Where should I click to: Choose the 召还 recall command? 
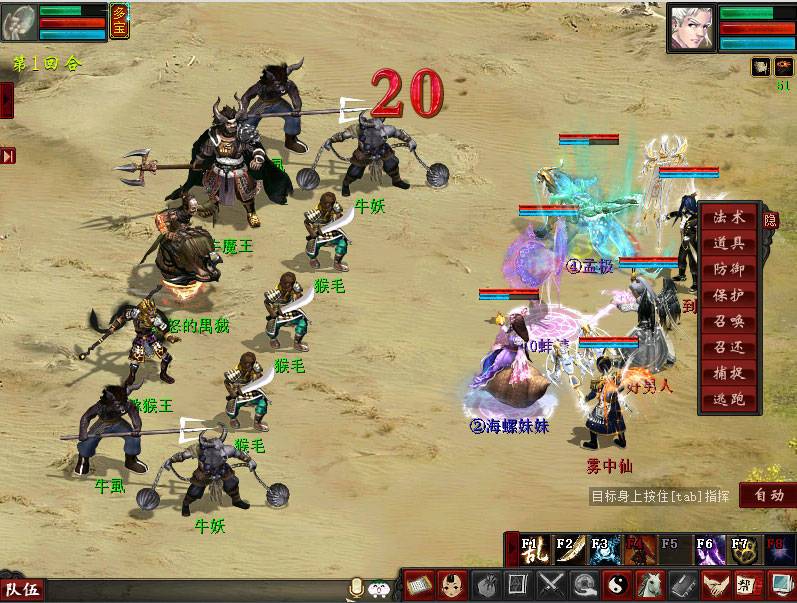point(728,348)
